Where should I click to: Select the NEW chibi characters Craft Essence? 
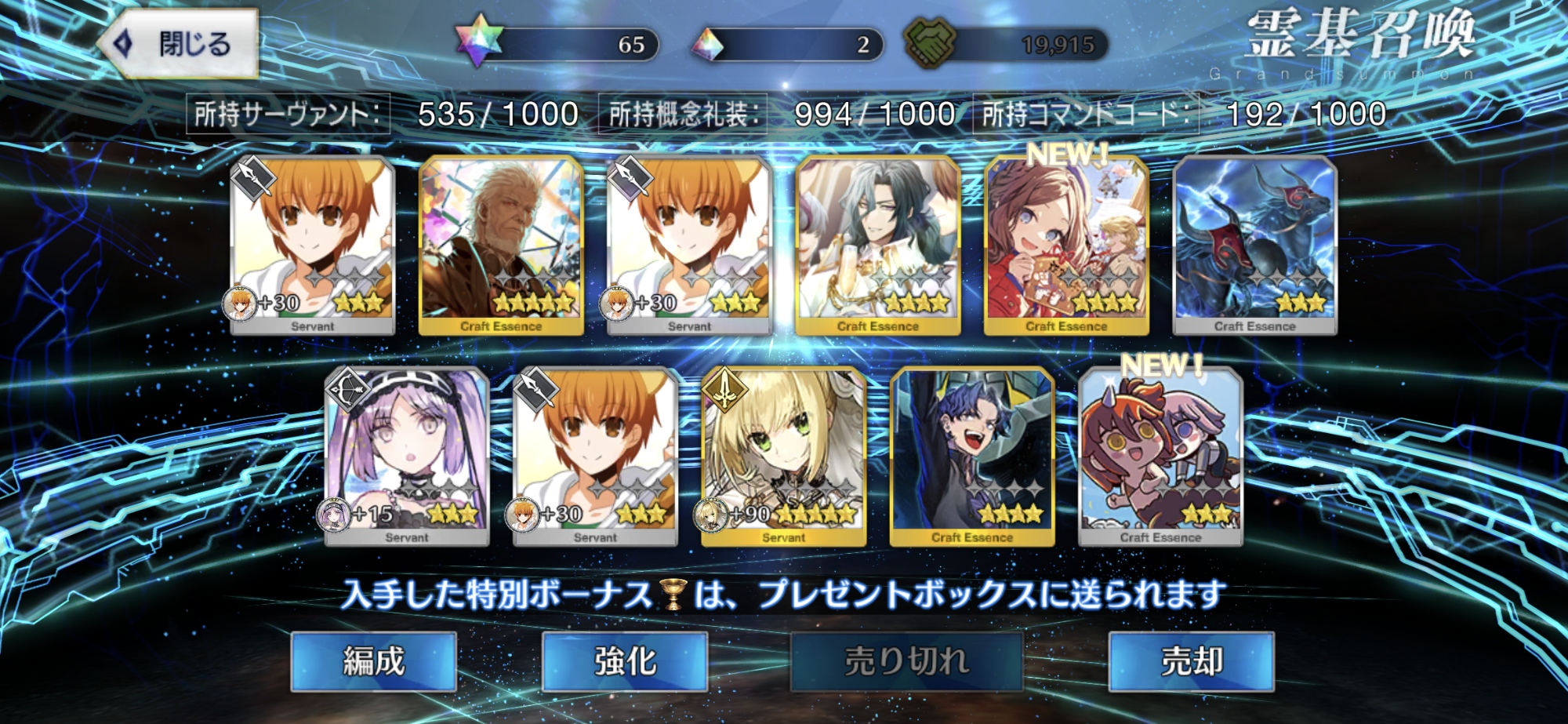coord(1160,457)
